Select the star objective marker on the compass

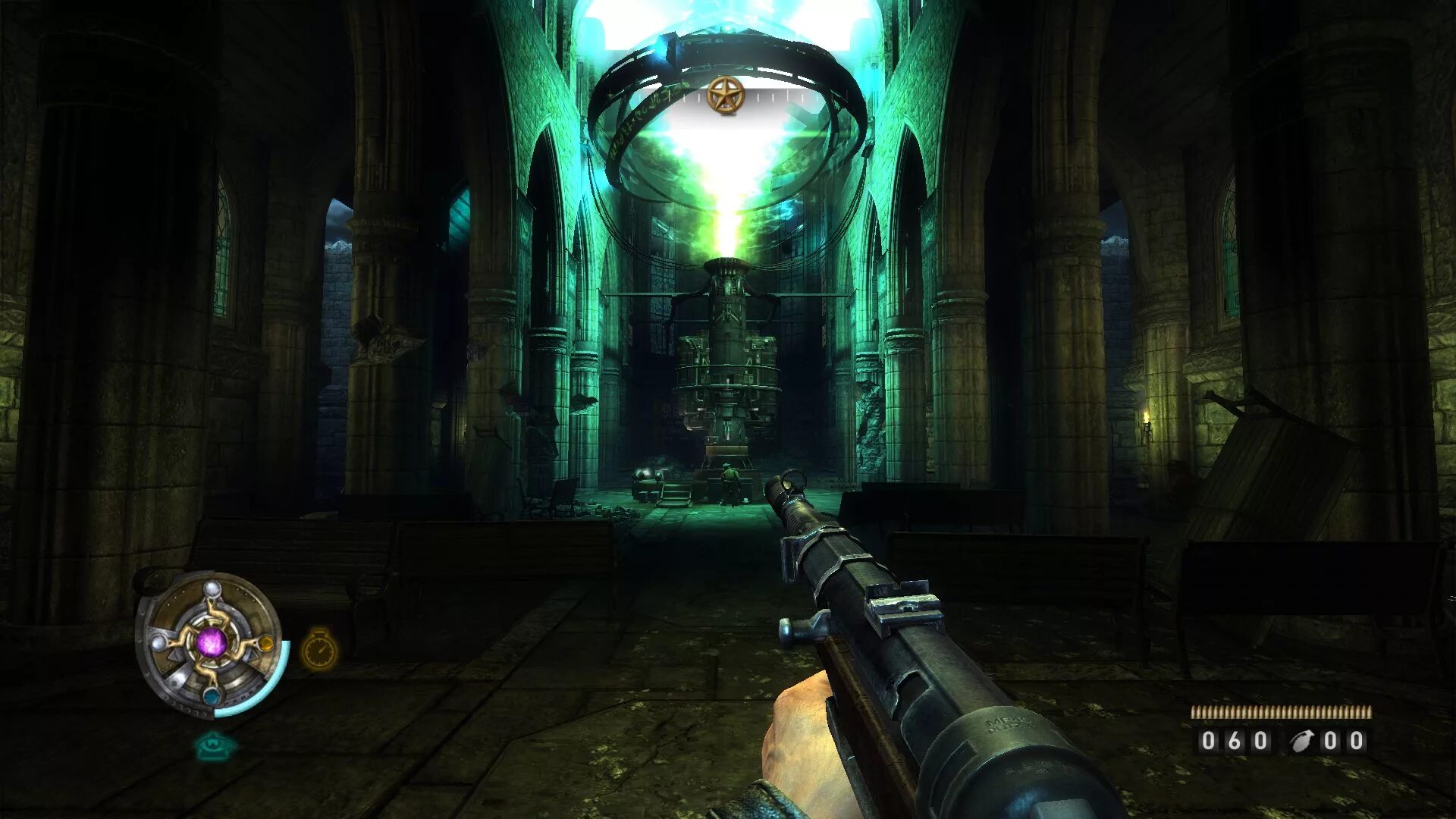click(x=726, y=96)
